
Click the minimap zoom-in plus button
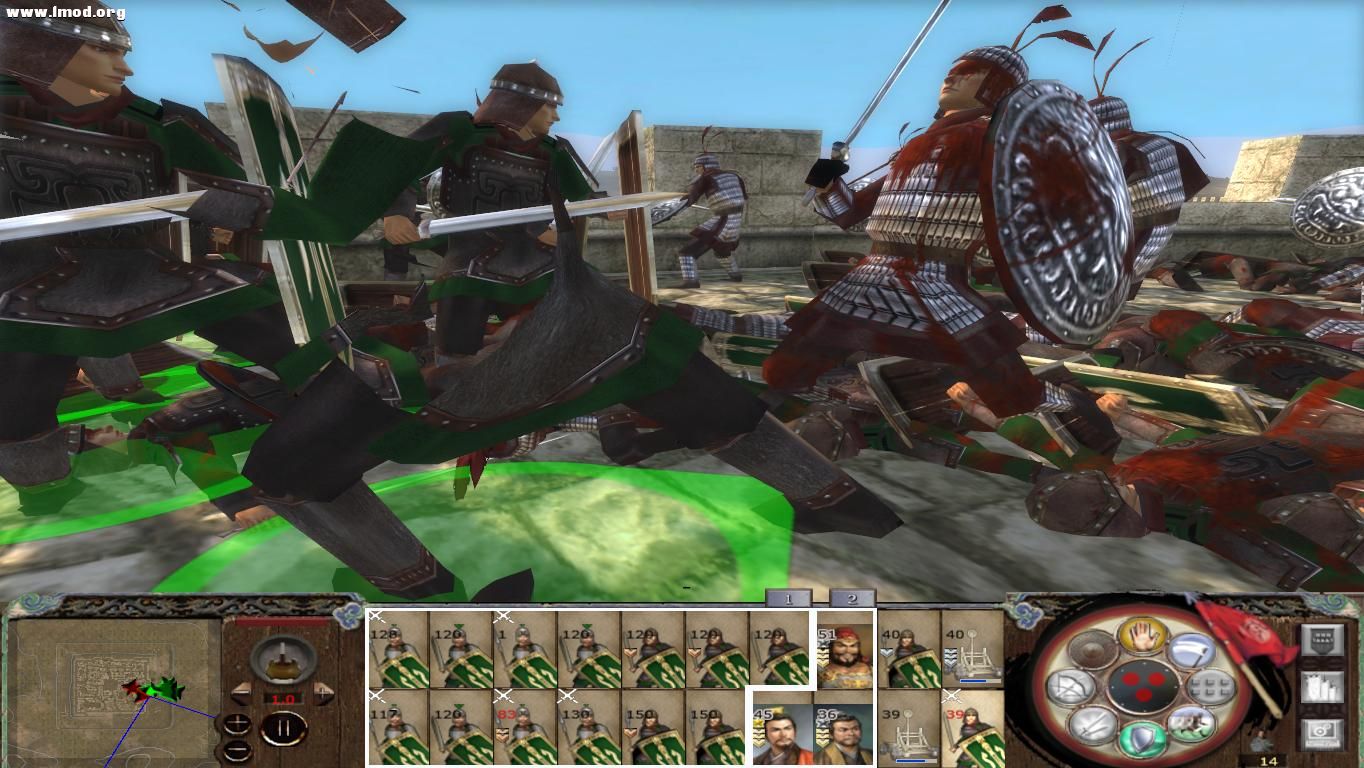tap(237, 724)
